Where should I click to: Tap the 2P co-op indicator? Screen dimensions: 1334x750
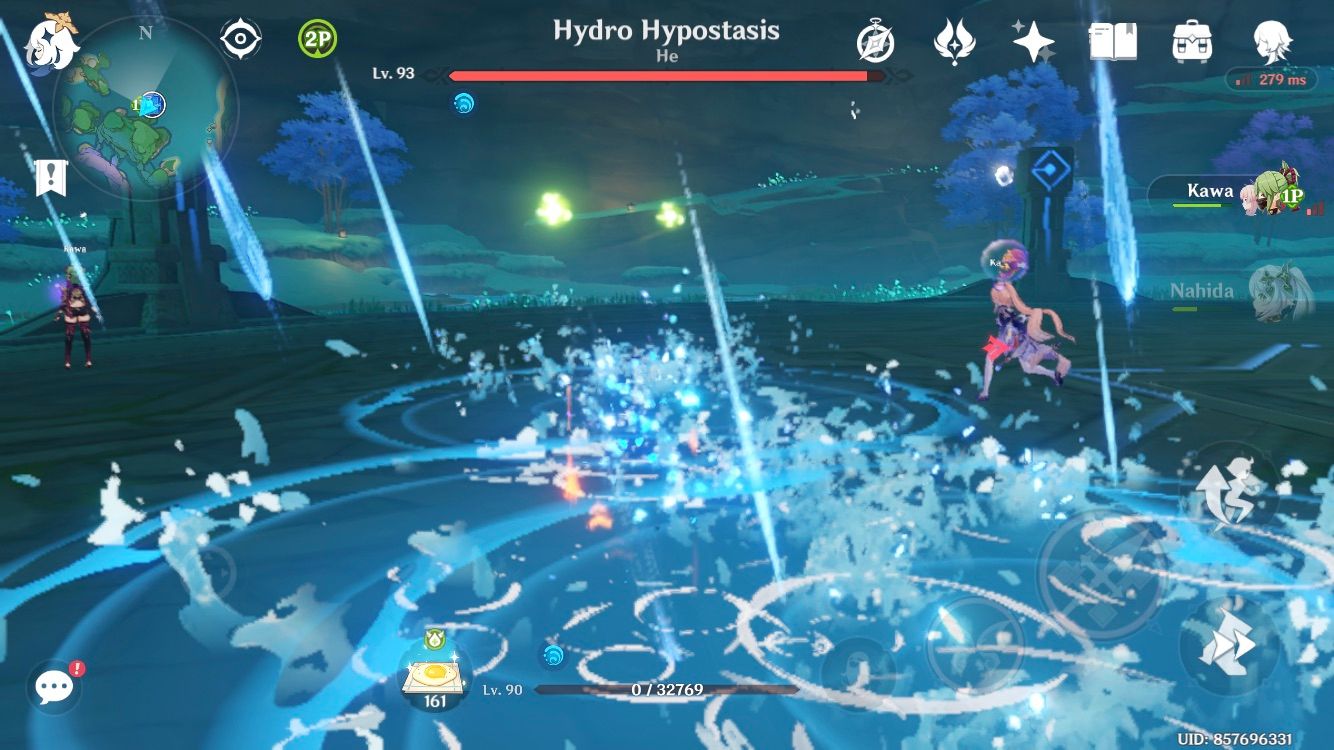pyautogui.click(x=318, y=36)
